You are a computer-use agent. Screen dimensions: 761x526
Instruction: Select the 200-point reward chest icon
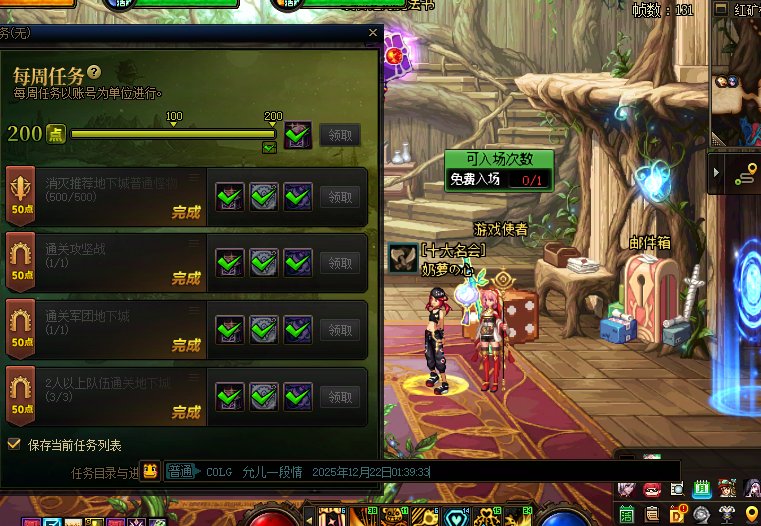(298, 134)
